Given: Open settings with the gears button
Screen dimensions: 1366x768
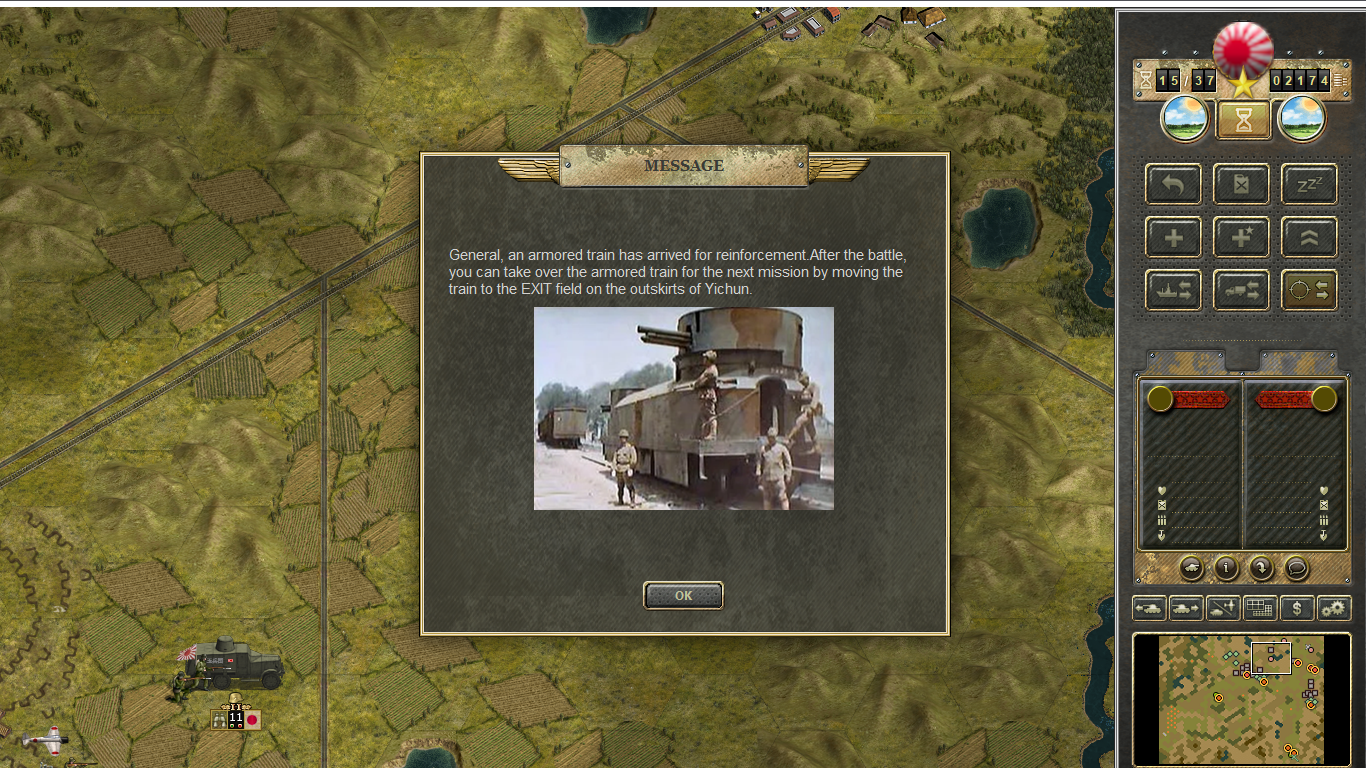Looking at the screenshot, I should (x=1334, y=607).
